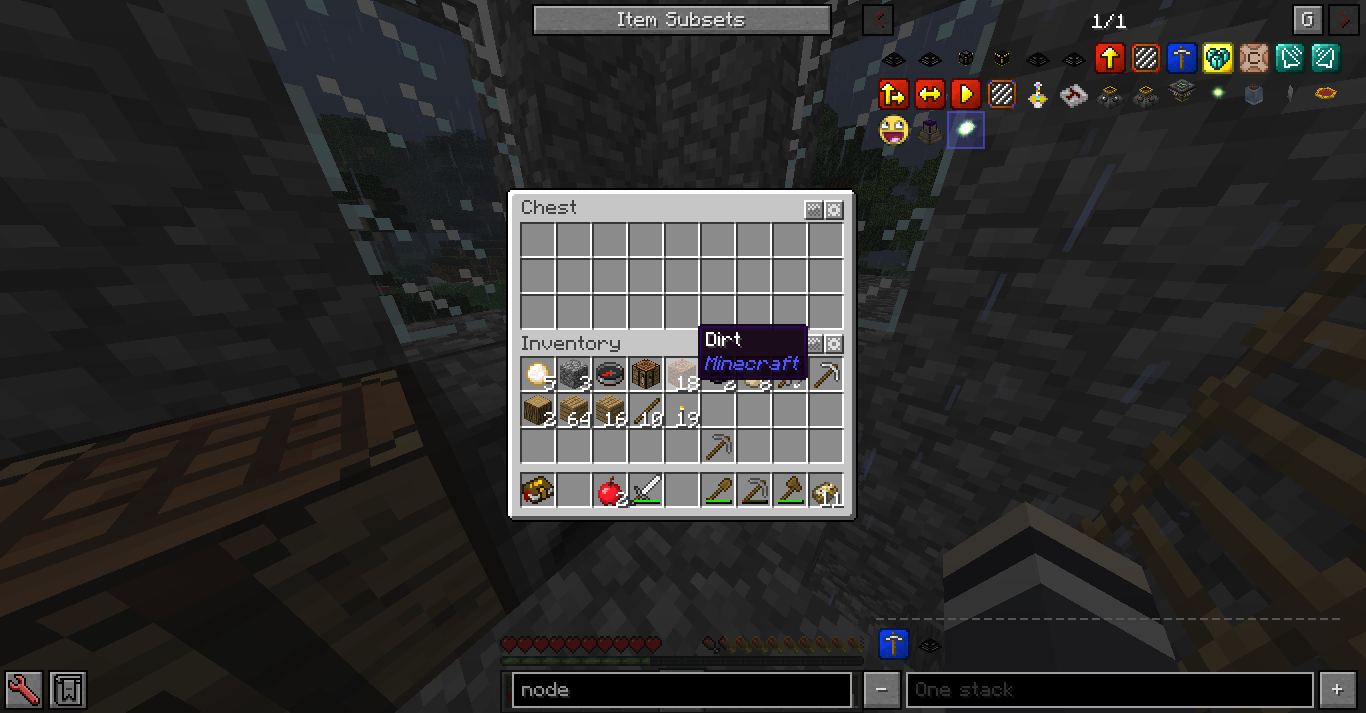Select the cobblestone stack in inventory
Screen dimensions: 1366x713
pyautogui.click(x=574, y=374)
